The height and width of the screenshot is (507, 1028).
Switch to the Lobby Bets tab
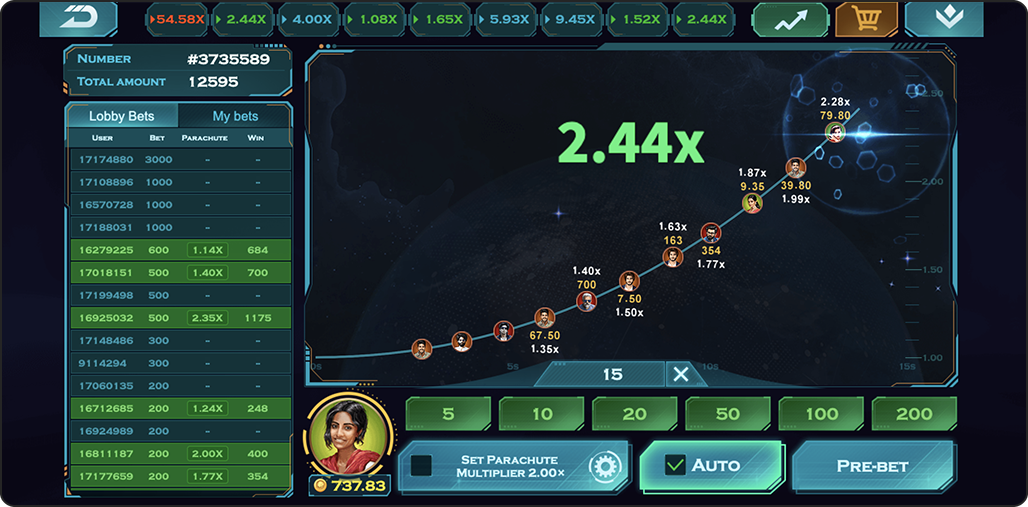tap(122, 116)
